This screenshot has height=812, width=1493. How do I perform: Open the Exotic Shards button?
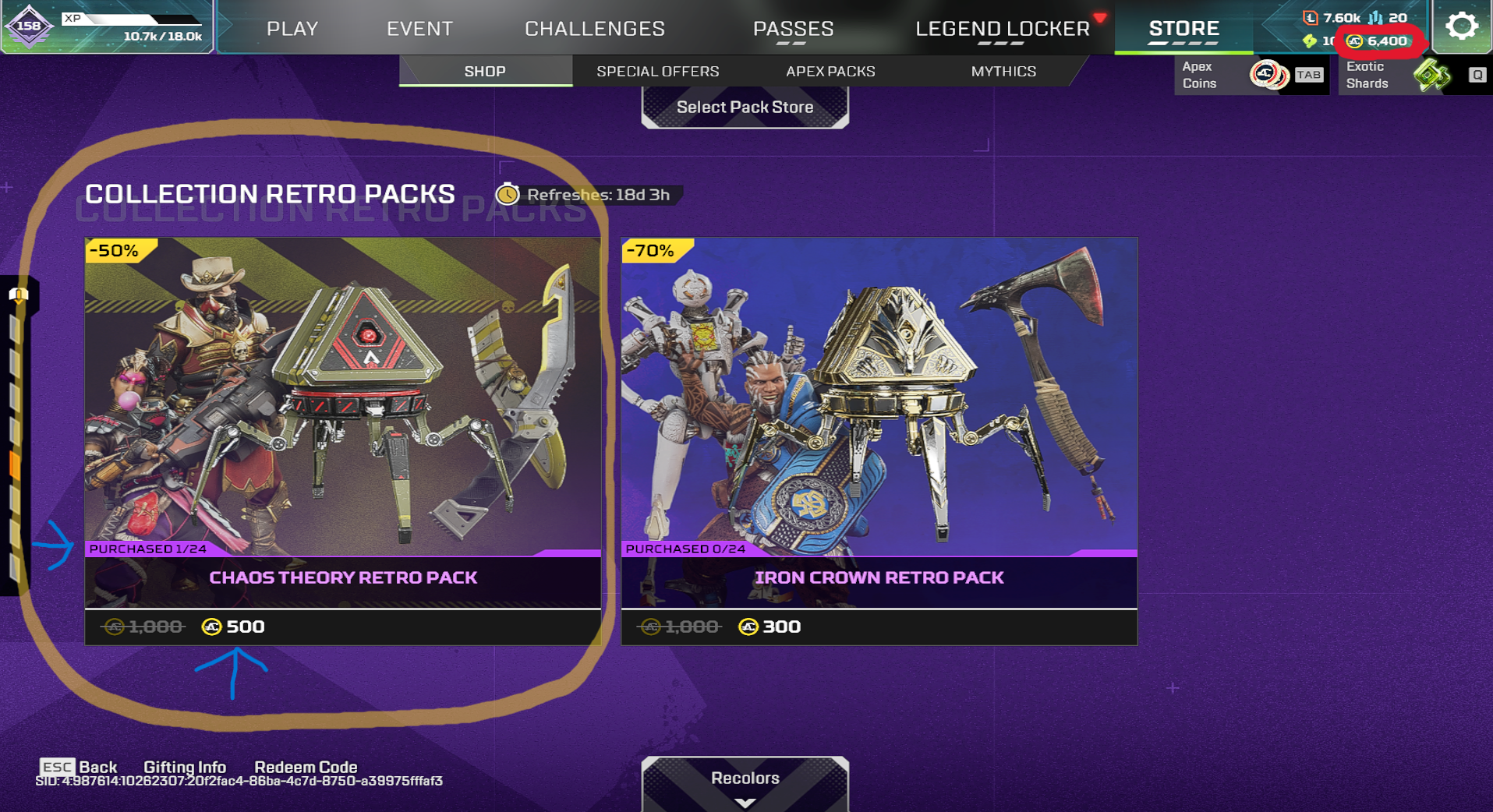pos(1412,76)
